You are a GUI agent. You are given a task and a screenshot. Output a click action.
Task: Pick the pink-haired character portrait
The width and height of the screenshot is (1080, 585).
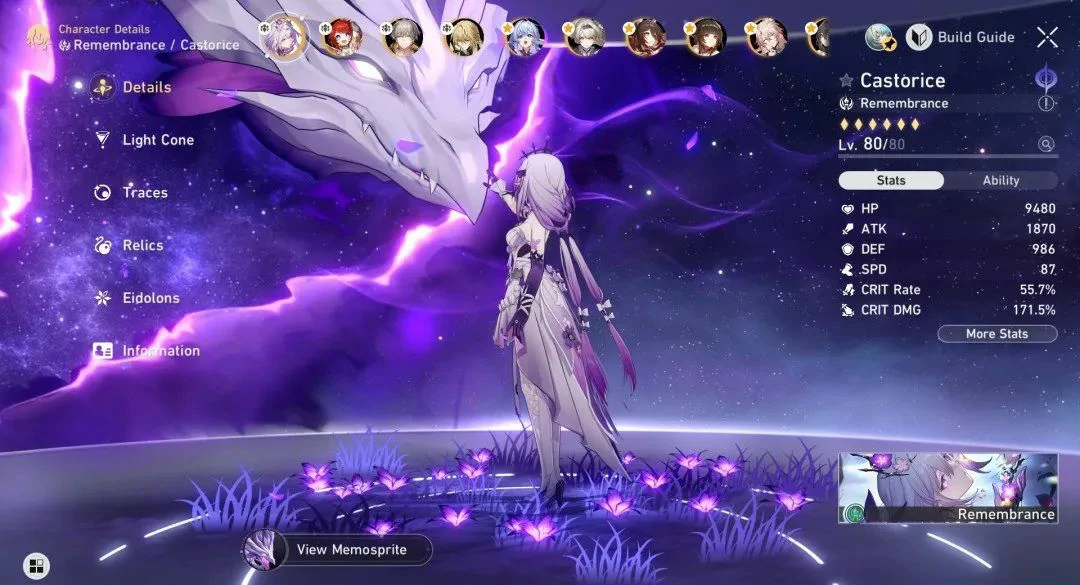pyautogui.click(x=767, y=38)
